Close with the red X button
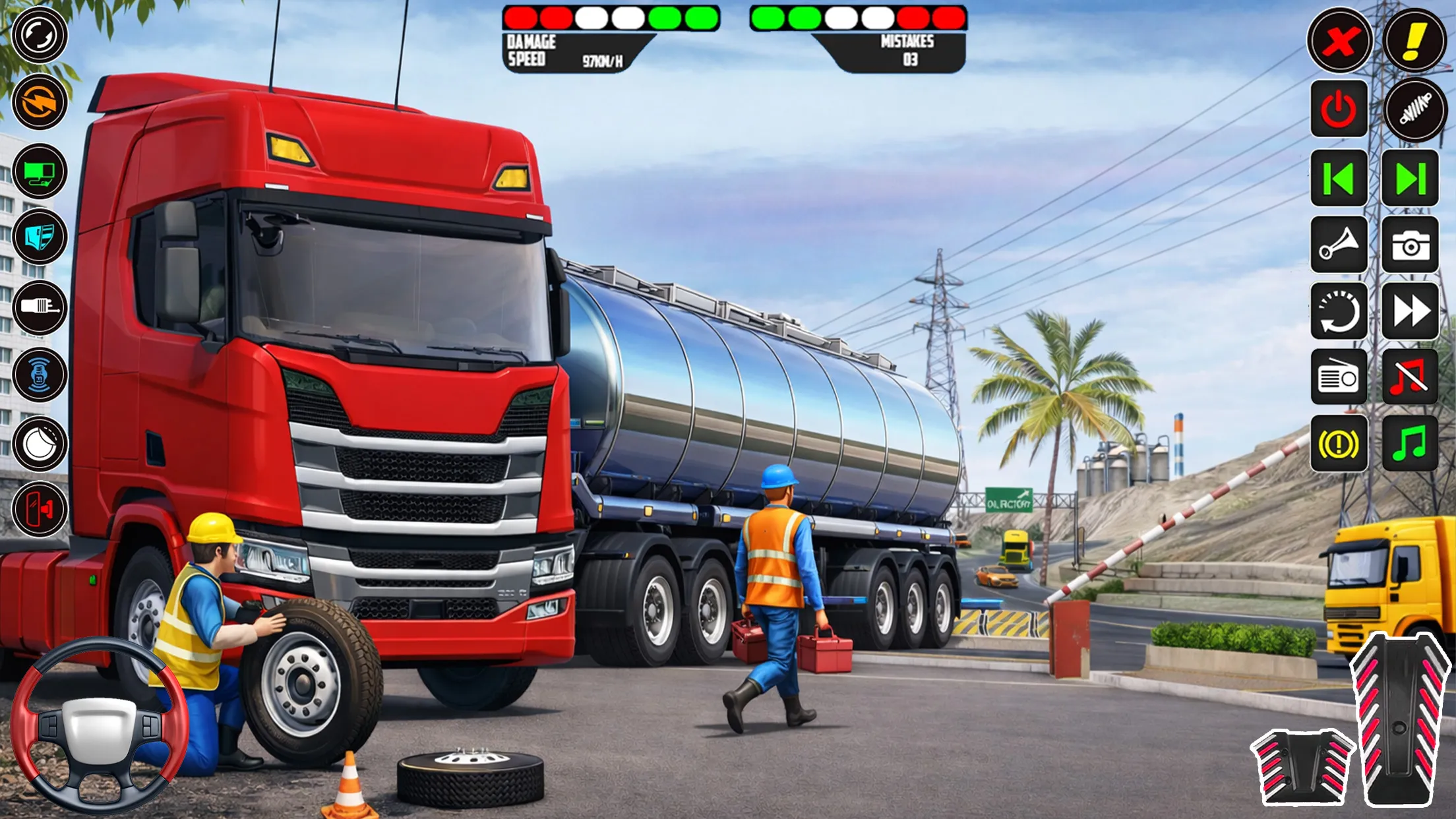Viewport: 1456px width, 819px height. click(x=1339, y=41)
